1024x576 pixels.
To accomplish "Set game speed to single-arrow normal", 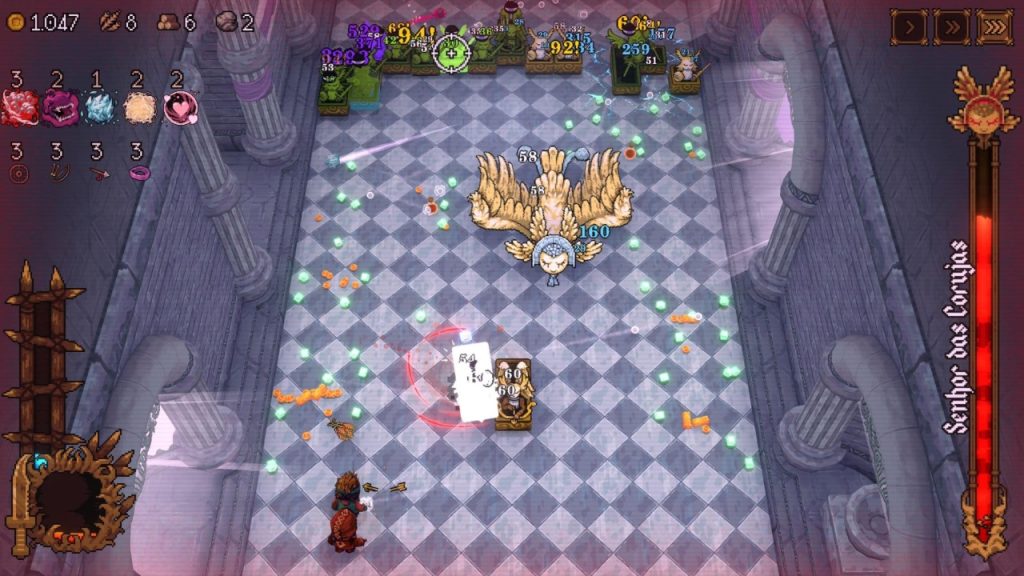I will (908, 27).
